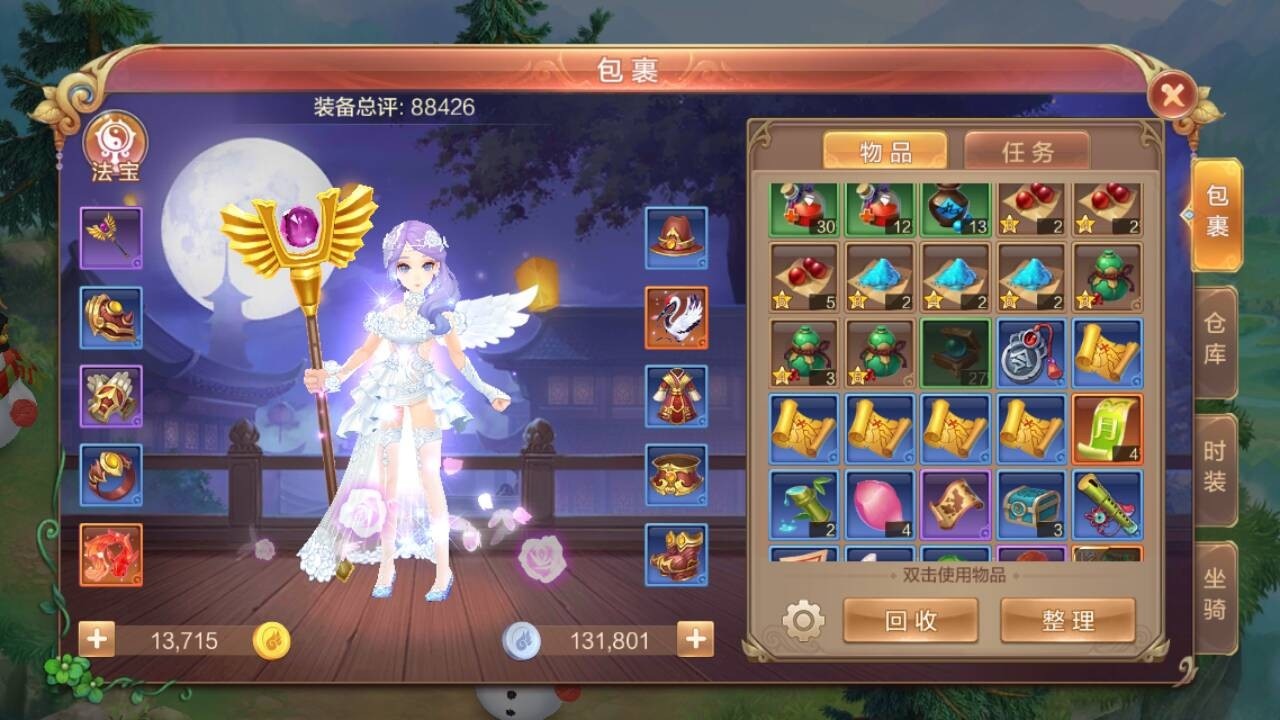Image resolution: width=1280 pixels, height=720 pixels.
Task: Select the green 月 scroll item
Action: click(x=1107, y=429)
